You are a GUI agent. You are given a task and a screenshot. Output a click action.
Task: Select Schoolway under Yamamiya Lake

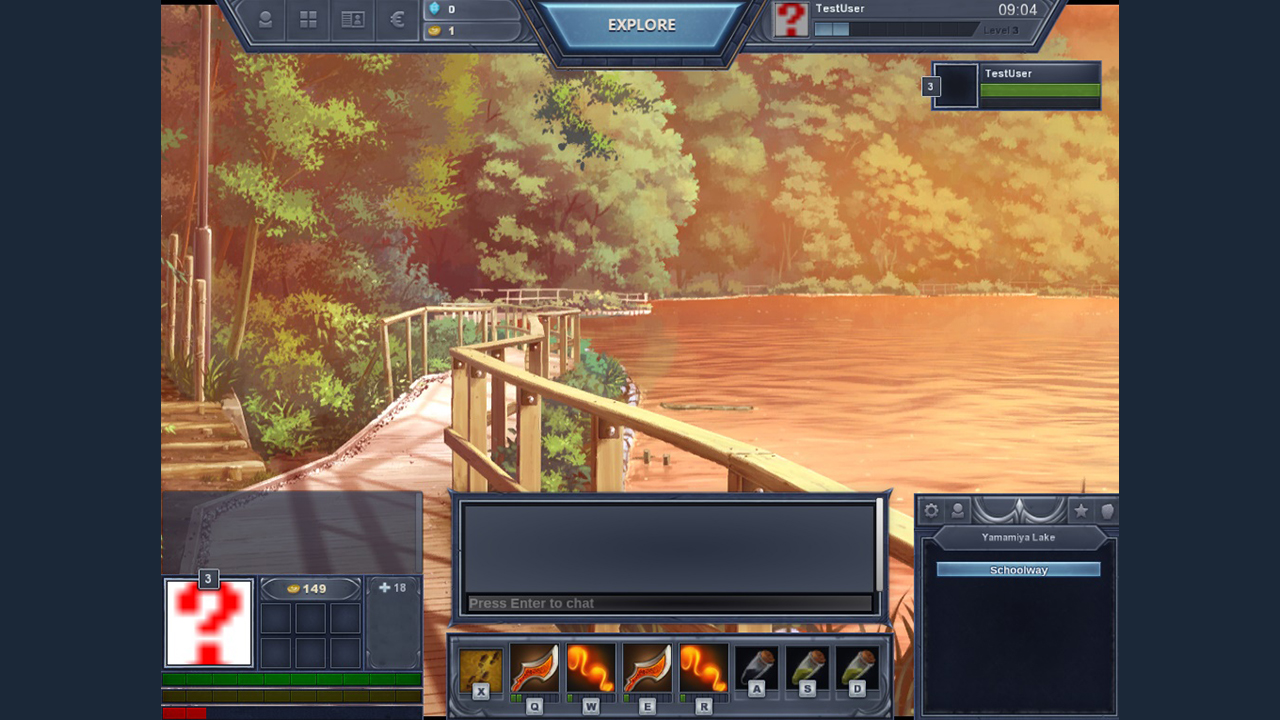pos(1017,569)
